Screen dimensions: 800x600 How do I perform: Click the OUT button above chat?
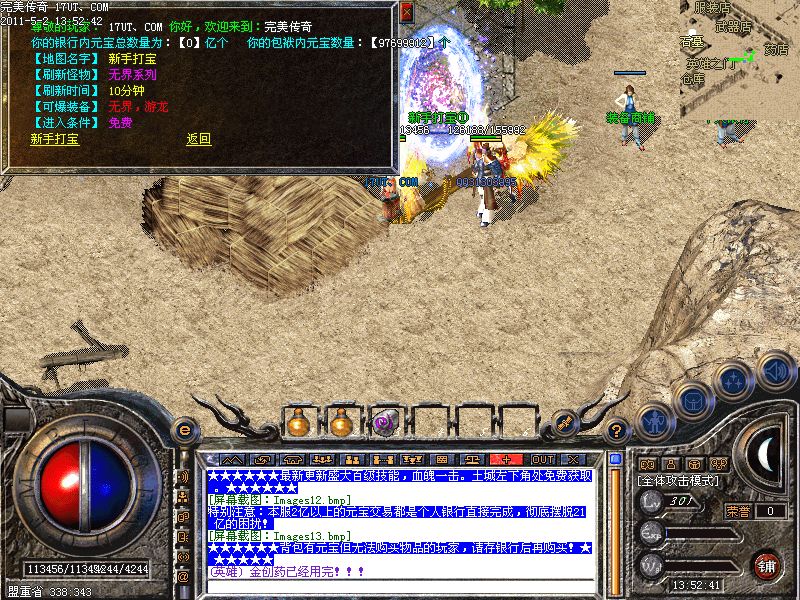tap(543, 459)
